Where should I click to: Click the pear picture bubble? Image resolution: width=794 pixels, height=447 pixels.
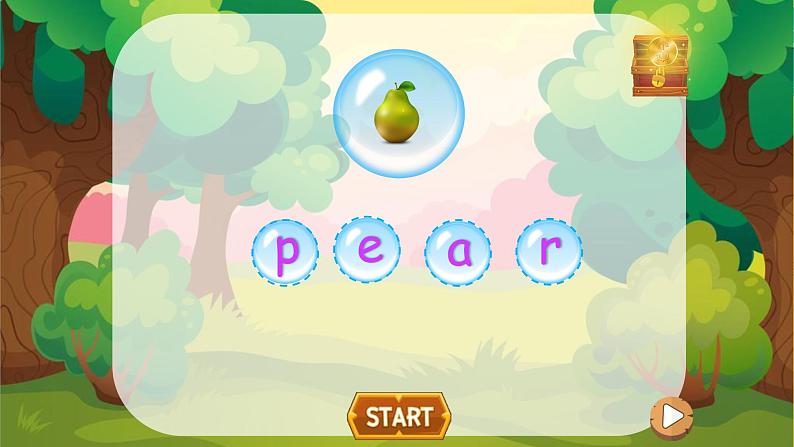click(x=398, y=109)
